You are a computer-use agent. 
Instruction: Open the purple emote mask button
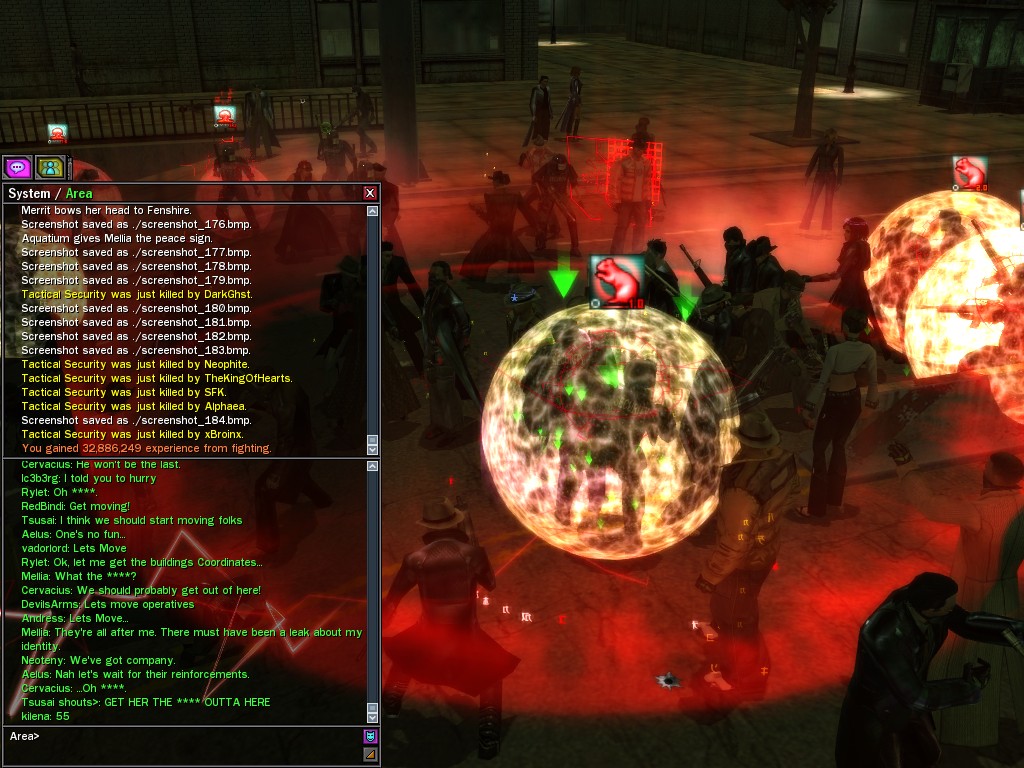pyautogui.click(x=370, y=736)
